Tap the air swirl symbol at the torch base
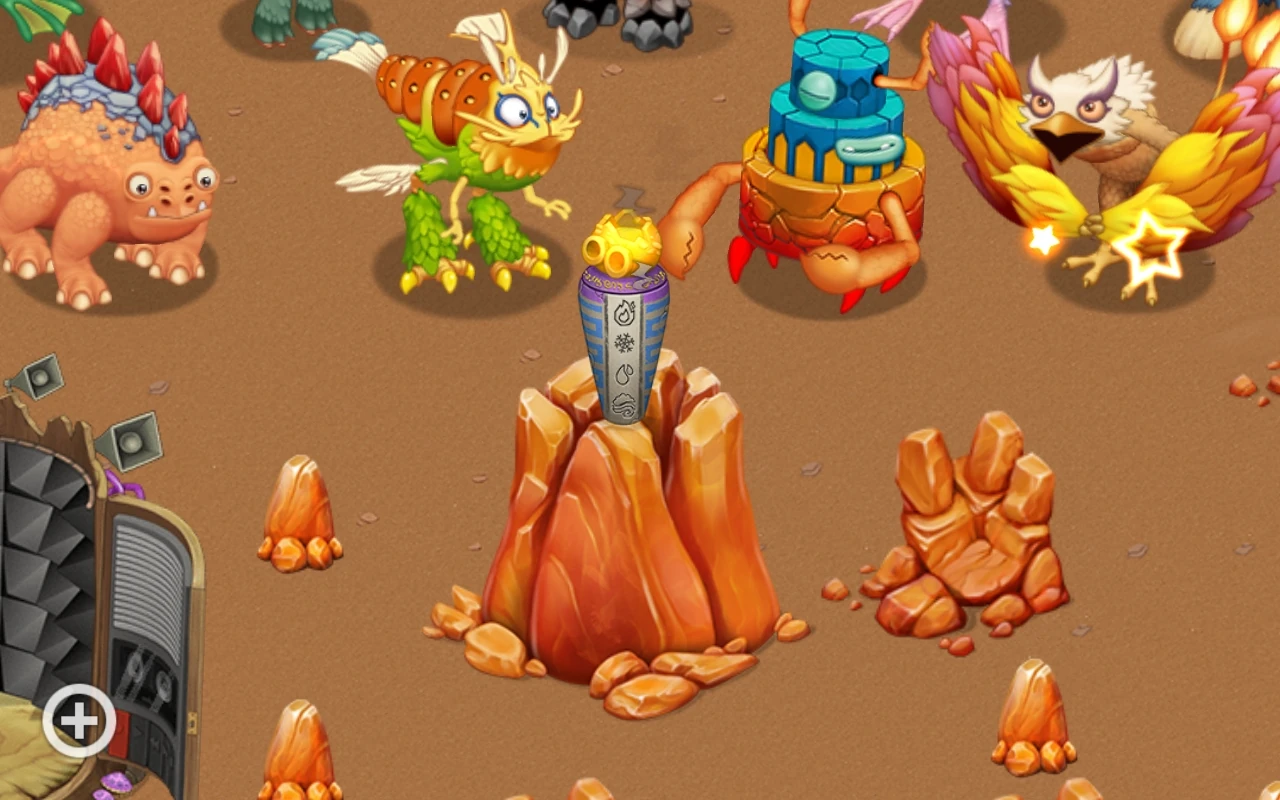The width and height of the screenshot is (1280, 800). (x=625, y=404)
